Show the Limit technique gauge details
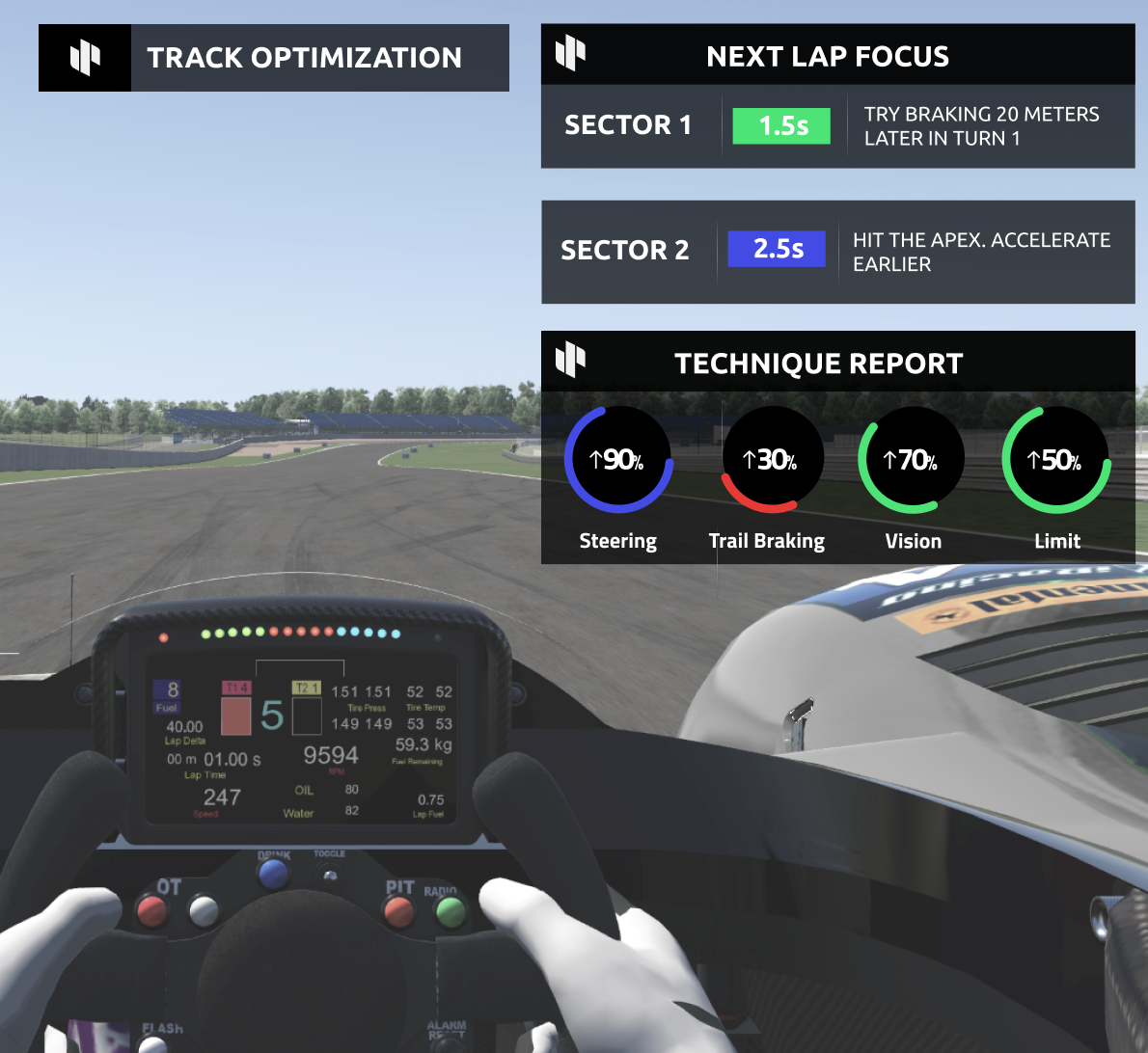This screenshot has width=1148, height=1053. coord(1055,460)
